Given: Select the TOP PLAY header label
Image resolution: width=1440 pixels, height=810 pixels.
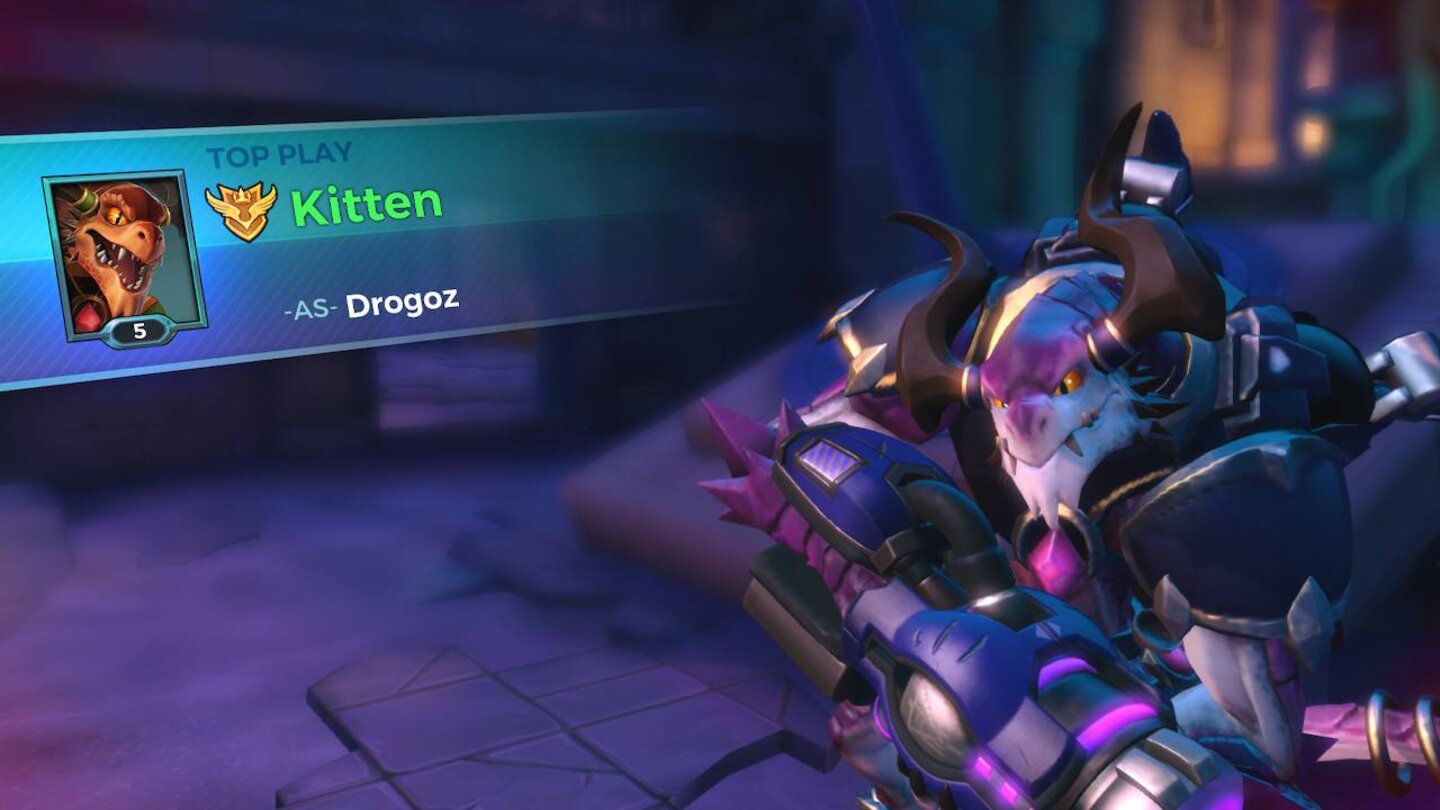Looking at the screenshot, I should pos(280,152).
